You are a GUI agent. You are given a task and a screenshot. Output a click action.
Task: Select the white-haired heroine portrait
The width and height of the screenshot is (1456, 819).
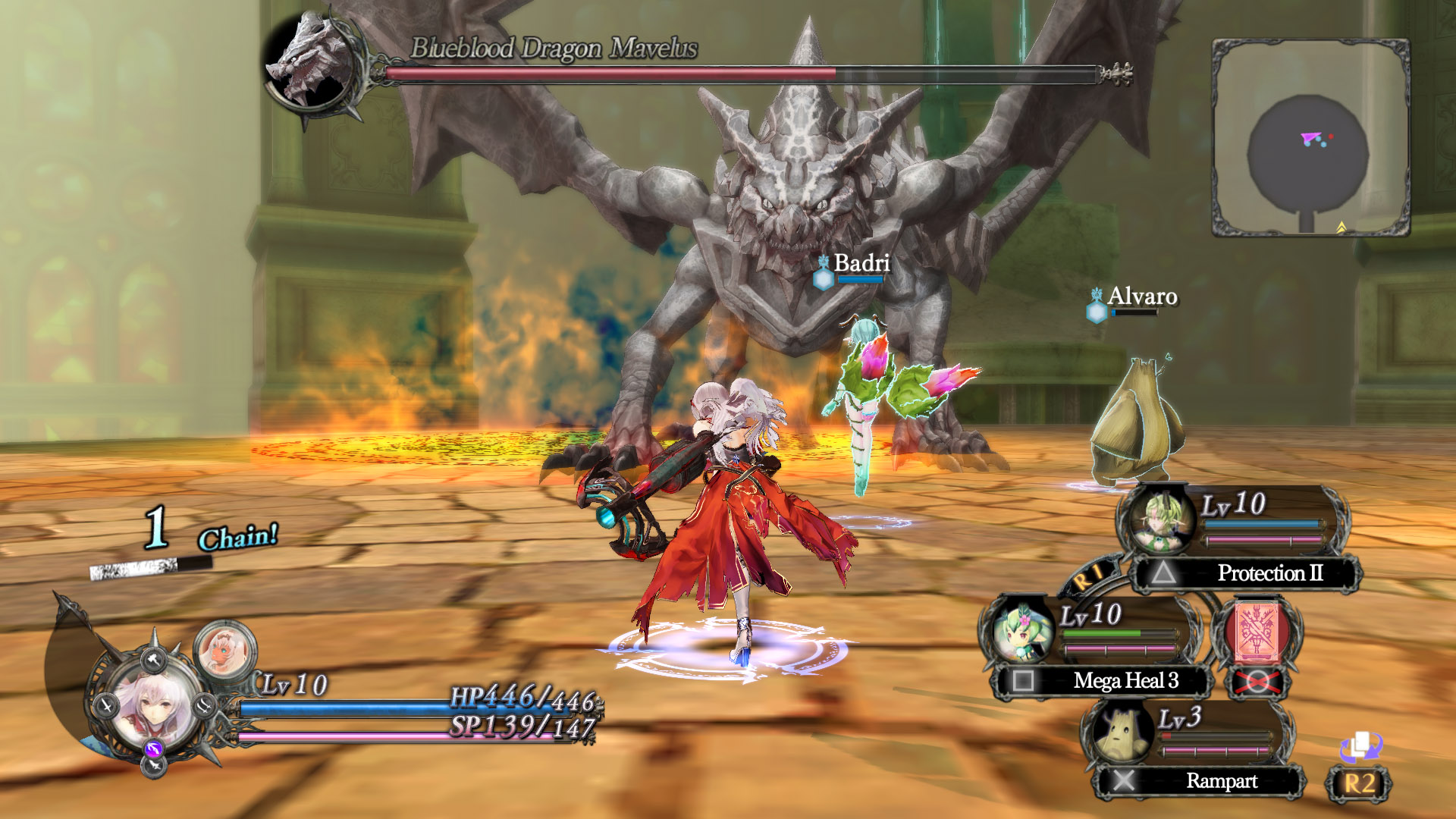155,709
